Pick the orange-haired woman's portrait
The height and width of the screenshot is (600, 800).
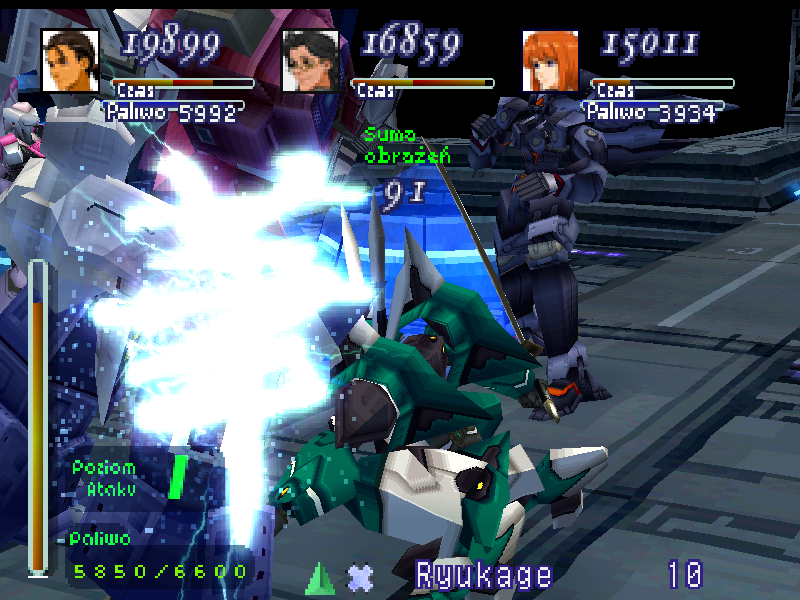551,60
